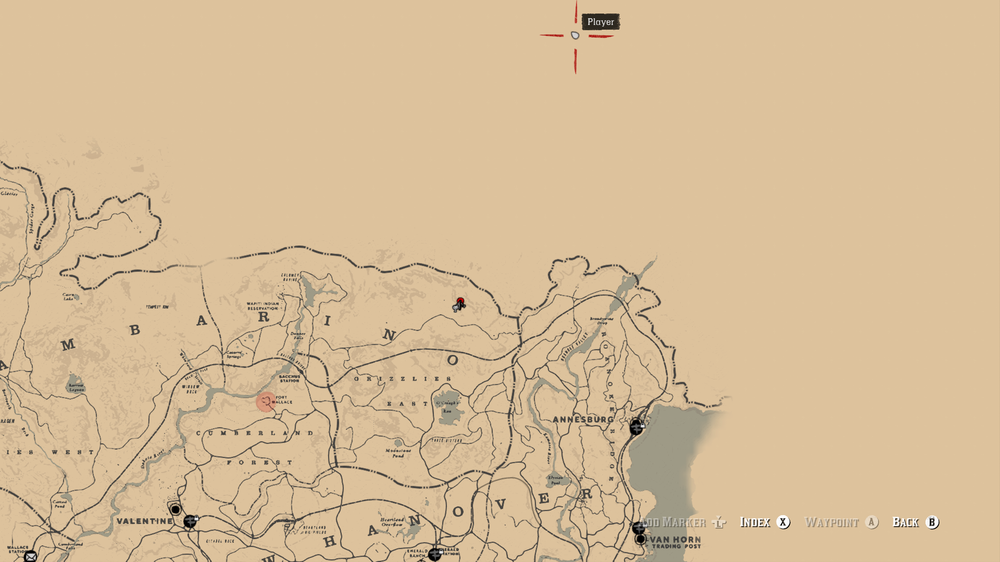Click the red blip north of Grizzlies East
Image resolution: width=1000 pixels, height=562 pixels.
tap(460, 301)
